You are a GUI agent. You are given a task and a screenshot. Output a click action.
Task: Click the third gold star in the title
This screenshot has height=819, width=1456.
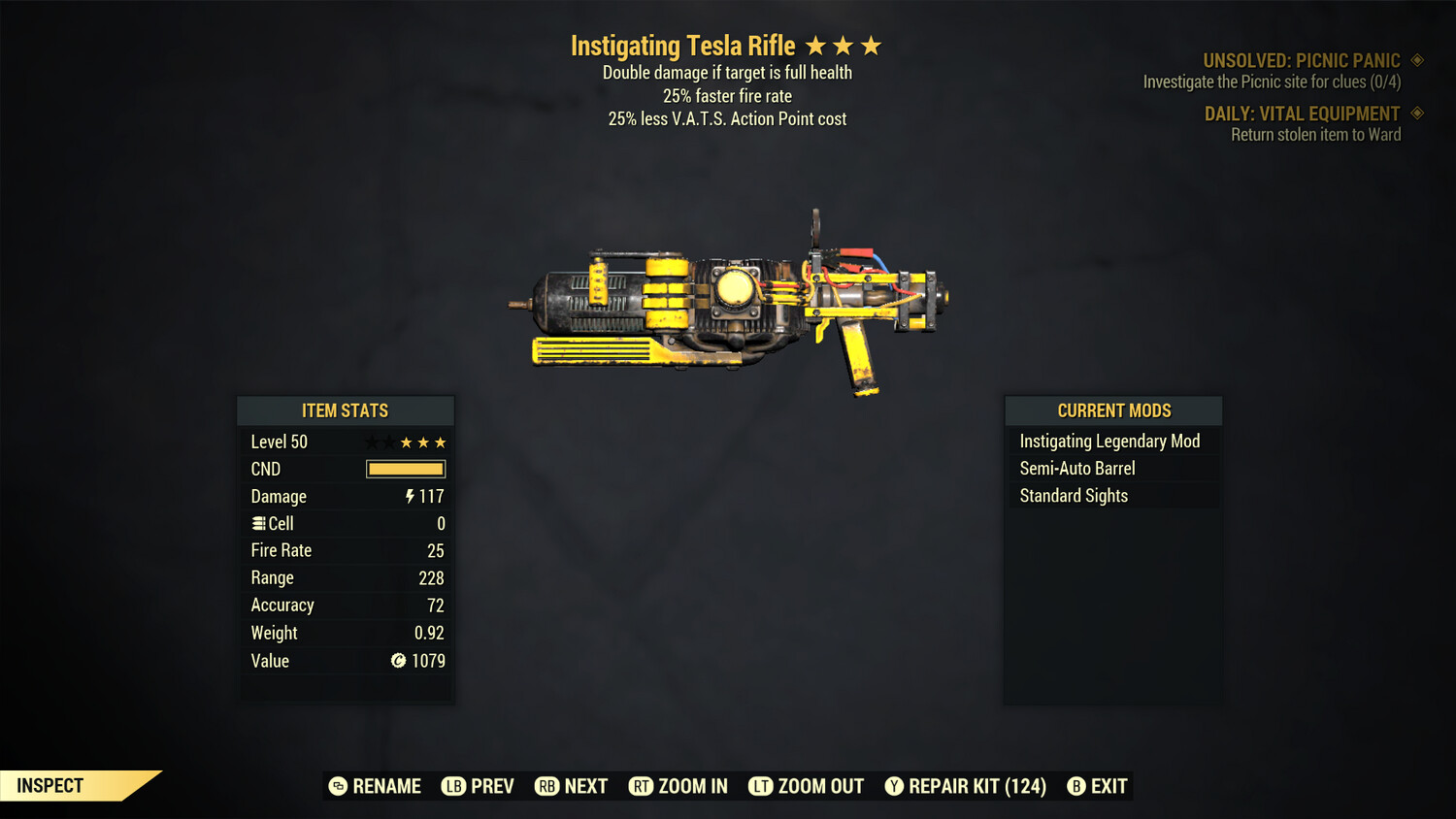pyautogui.click(x=873, y=45)
